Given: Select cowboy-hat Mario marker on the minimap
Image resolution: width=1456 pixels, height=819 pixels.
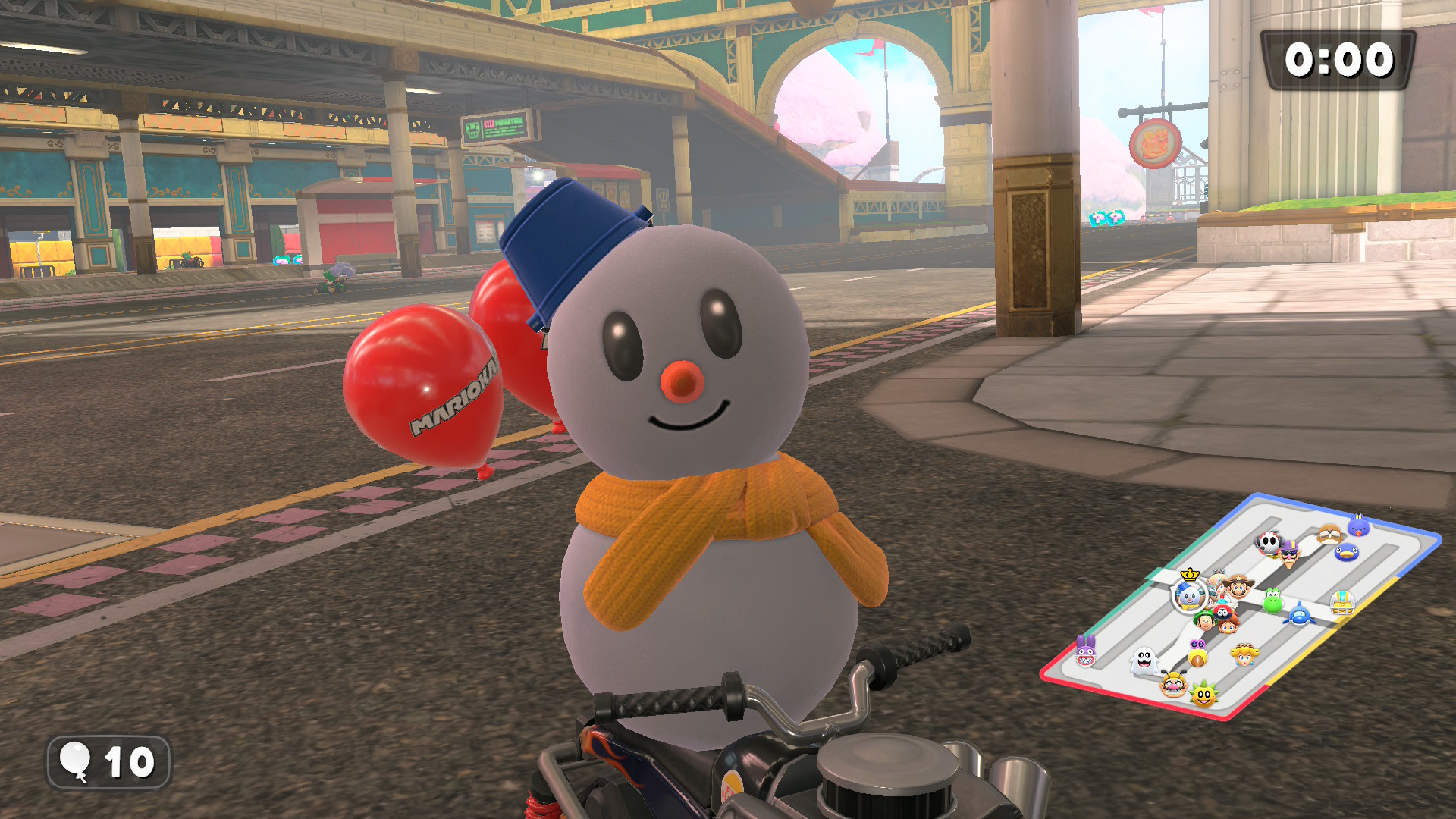Looking at the screenshot, I should coord(1238,585).
